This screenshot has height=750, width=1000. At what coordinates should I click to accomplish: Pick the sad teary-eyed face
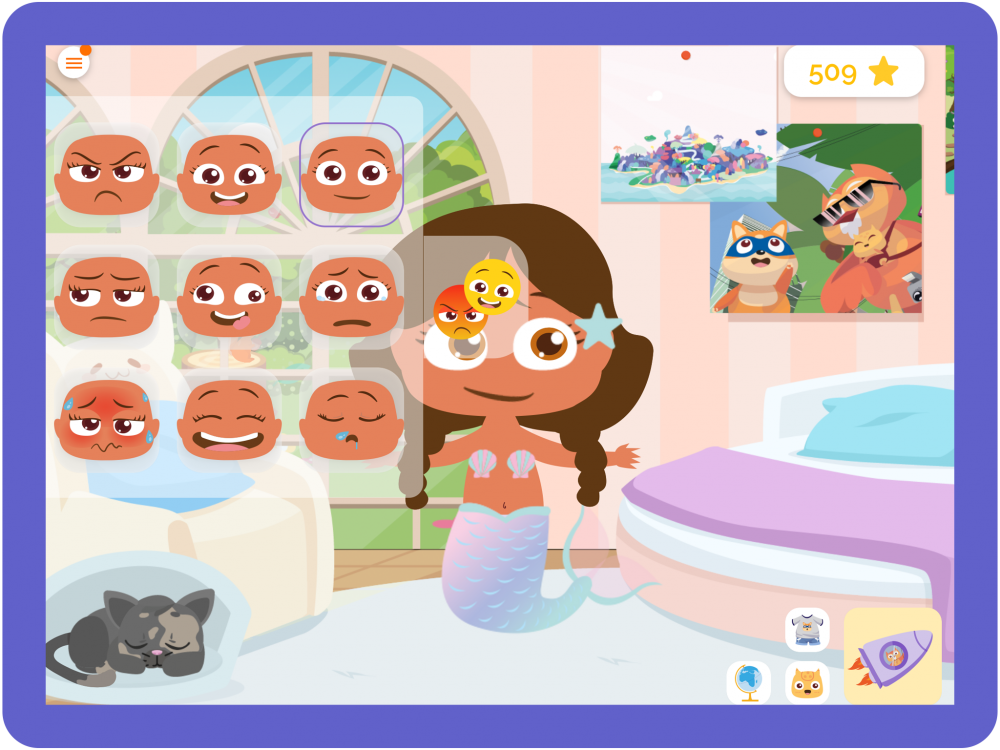point(352,296)
